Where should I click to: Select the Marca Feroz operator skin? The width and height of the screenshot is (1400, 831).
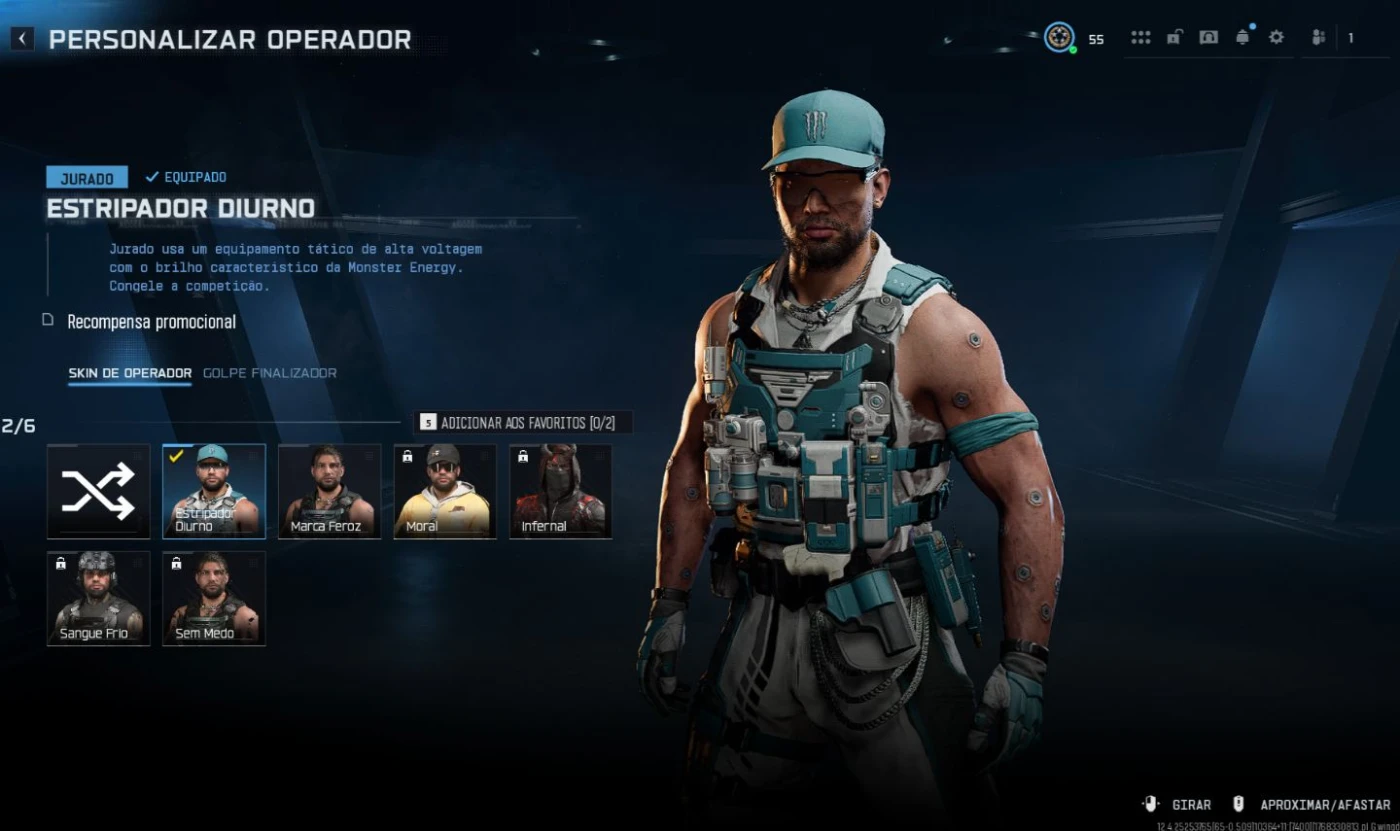tap(330, 491)
